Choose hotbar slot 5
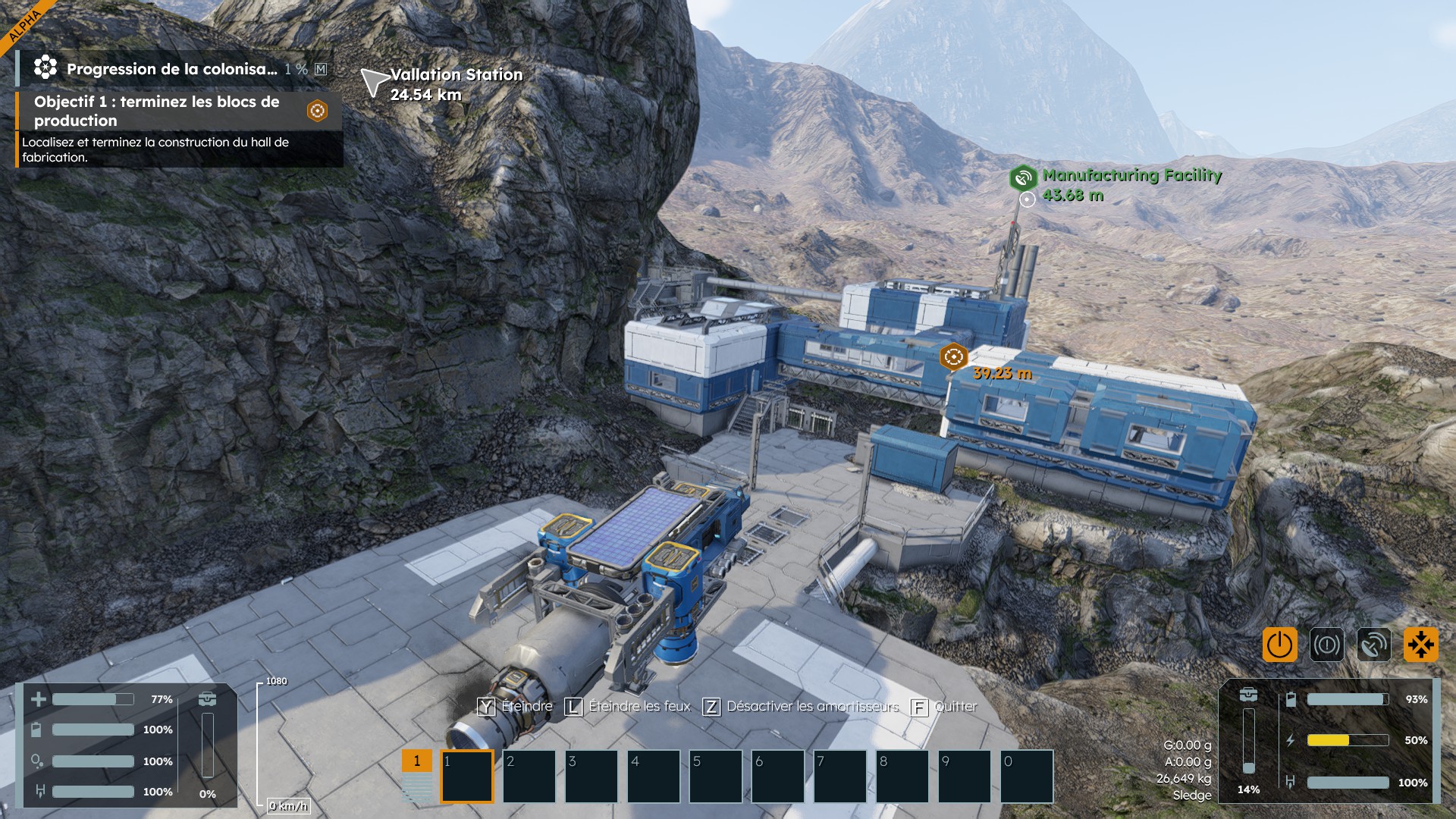1456x819 pixels. tap(716, 777)
